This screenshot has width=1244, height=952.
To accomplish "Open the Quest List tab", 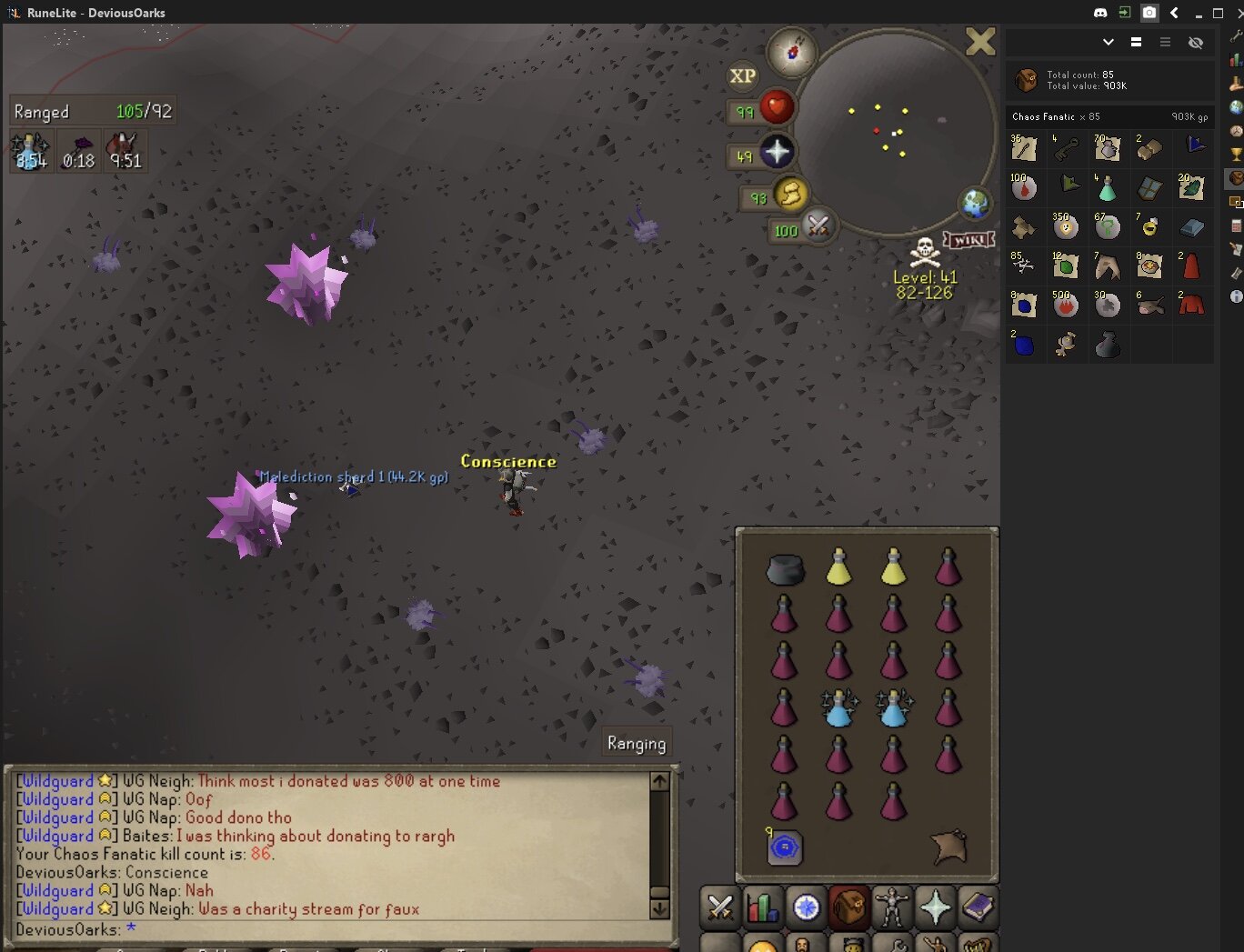I will tap(806, 907).
